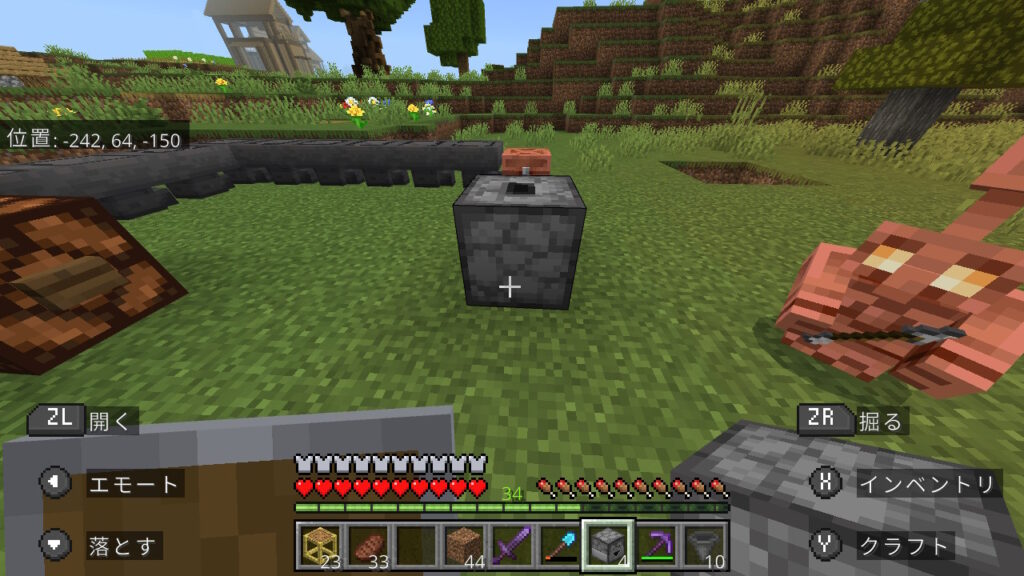Equip the enchanted purple pickaxe
This screenshot has height=576, width=1024.
click(655, 546)
